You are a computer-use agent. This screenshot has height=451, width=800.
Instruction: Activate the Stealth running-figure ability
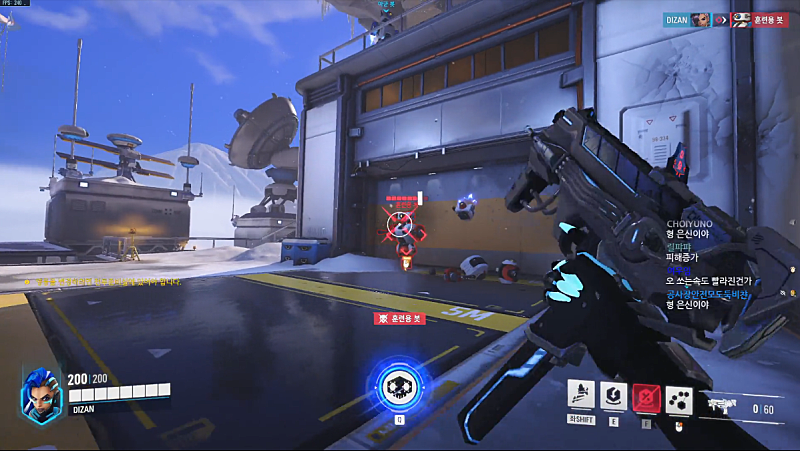tap(581, 395)
